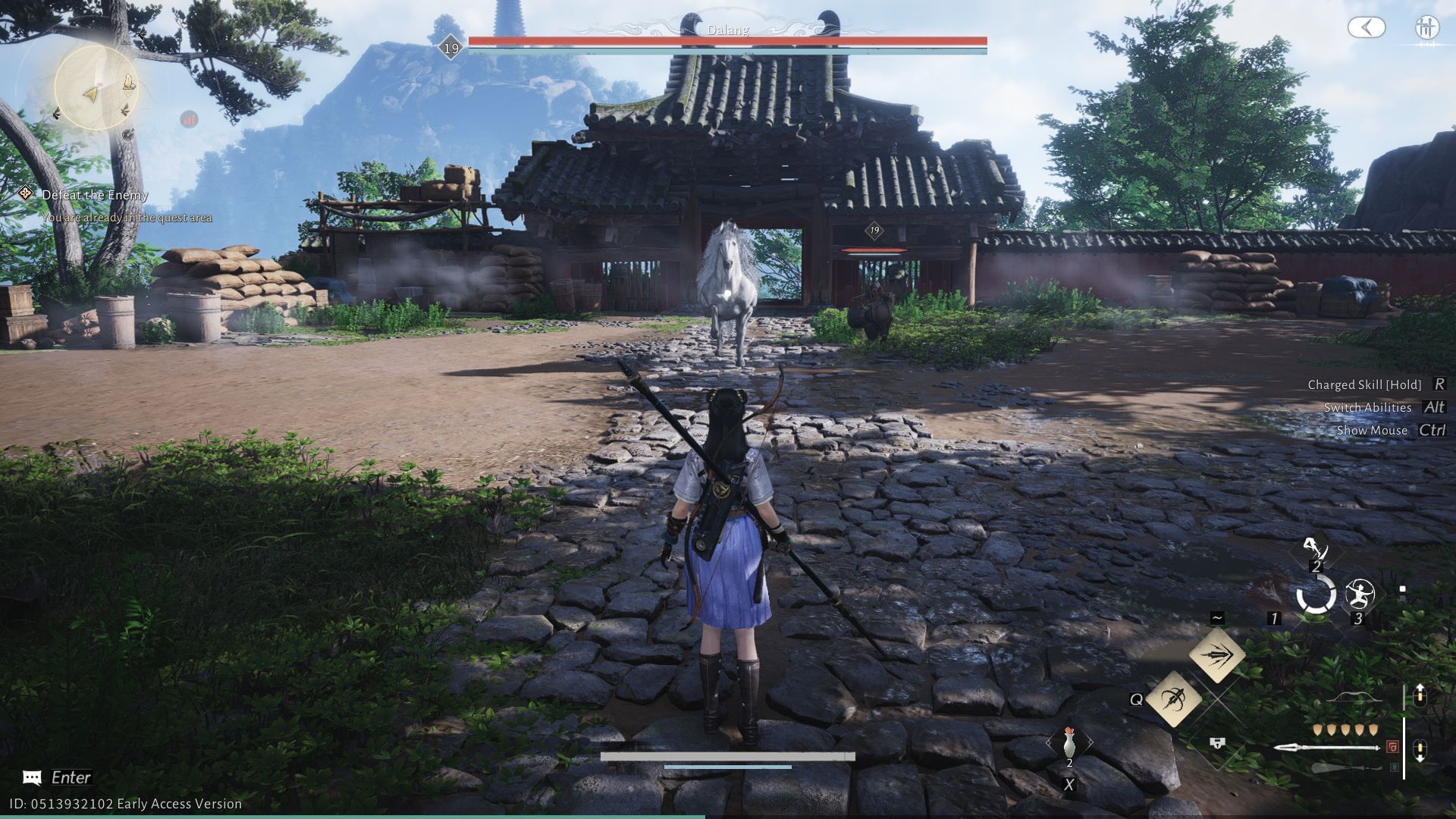Click the Dalang boss name banner
Viewport: 1456px width, 819px height.
730,30
